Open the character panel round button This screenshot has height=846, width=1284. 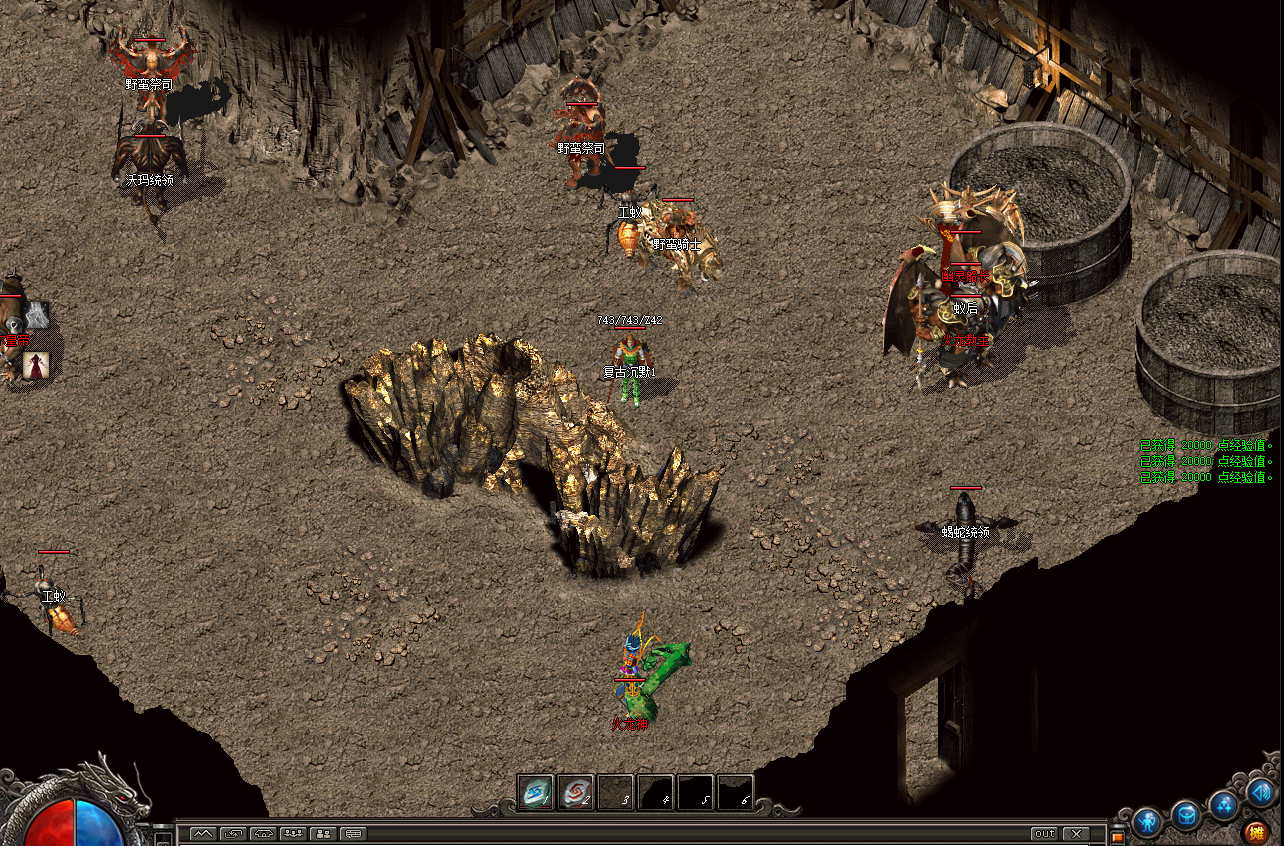click(1147, 820)
